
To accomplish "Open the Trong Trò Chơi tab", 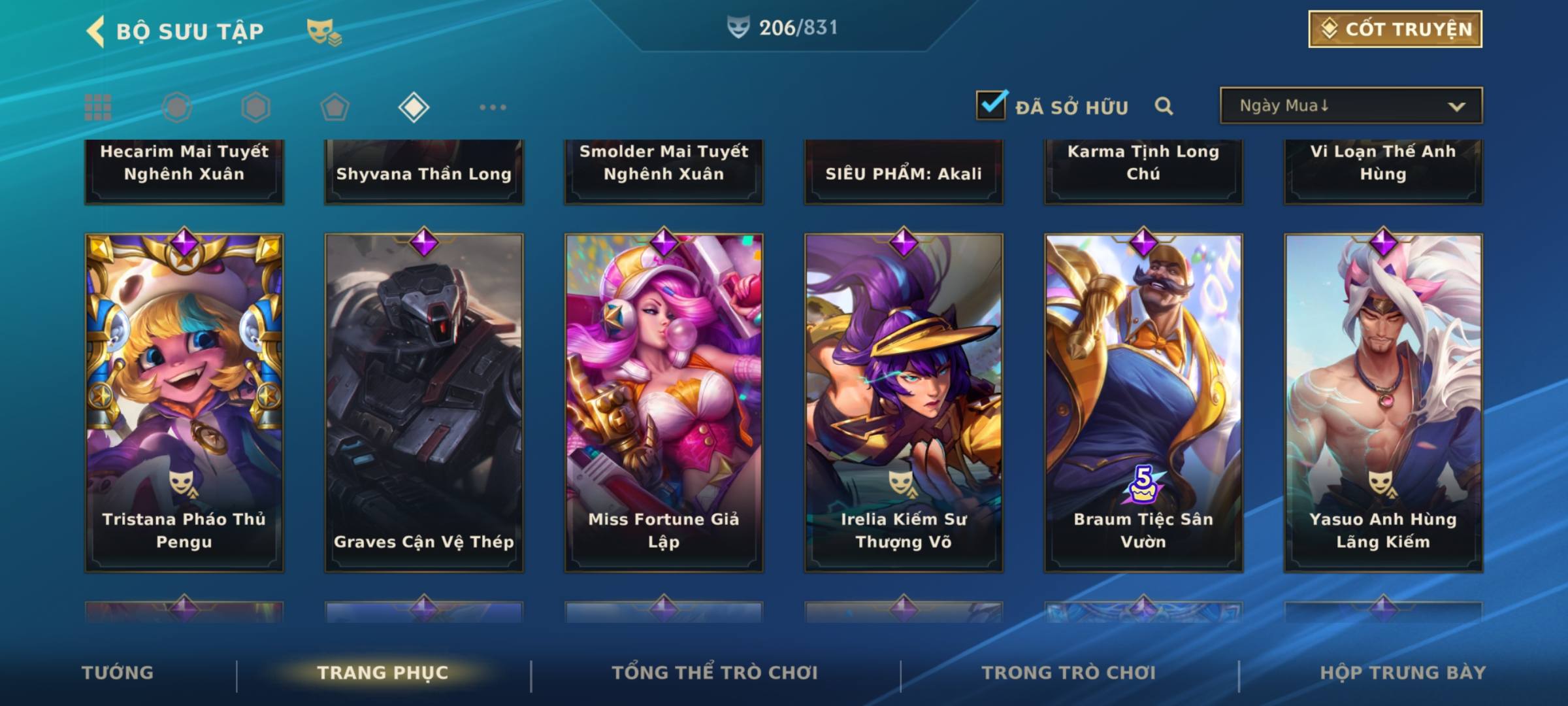I will click(1069, 673).
